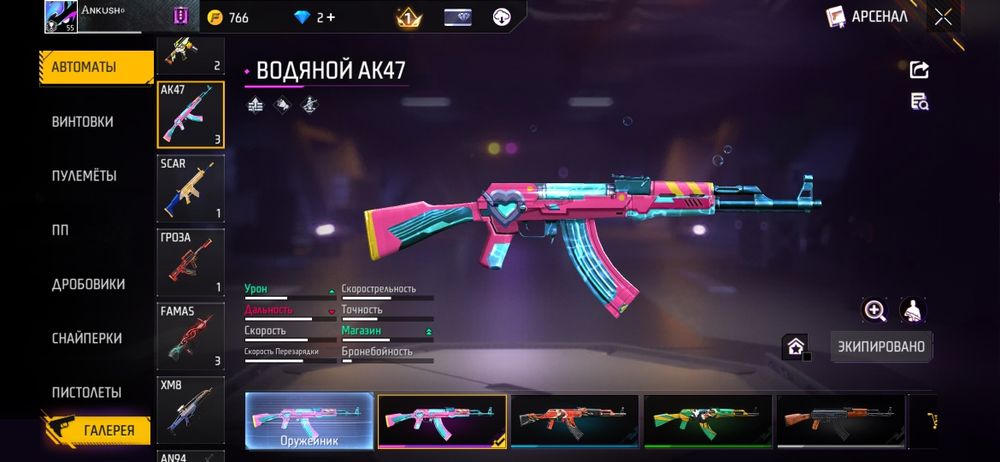Show the ПП weapon category

60,230
